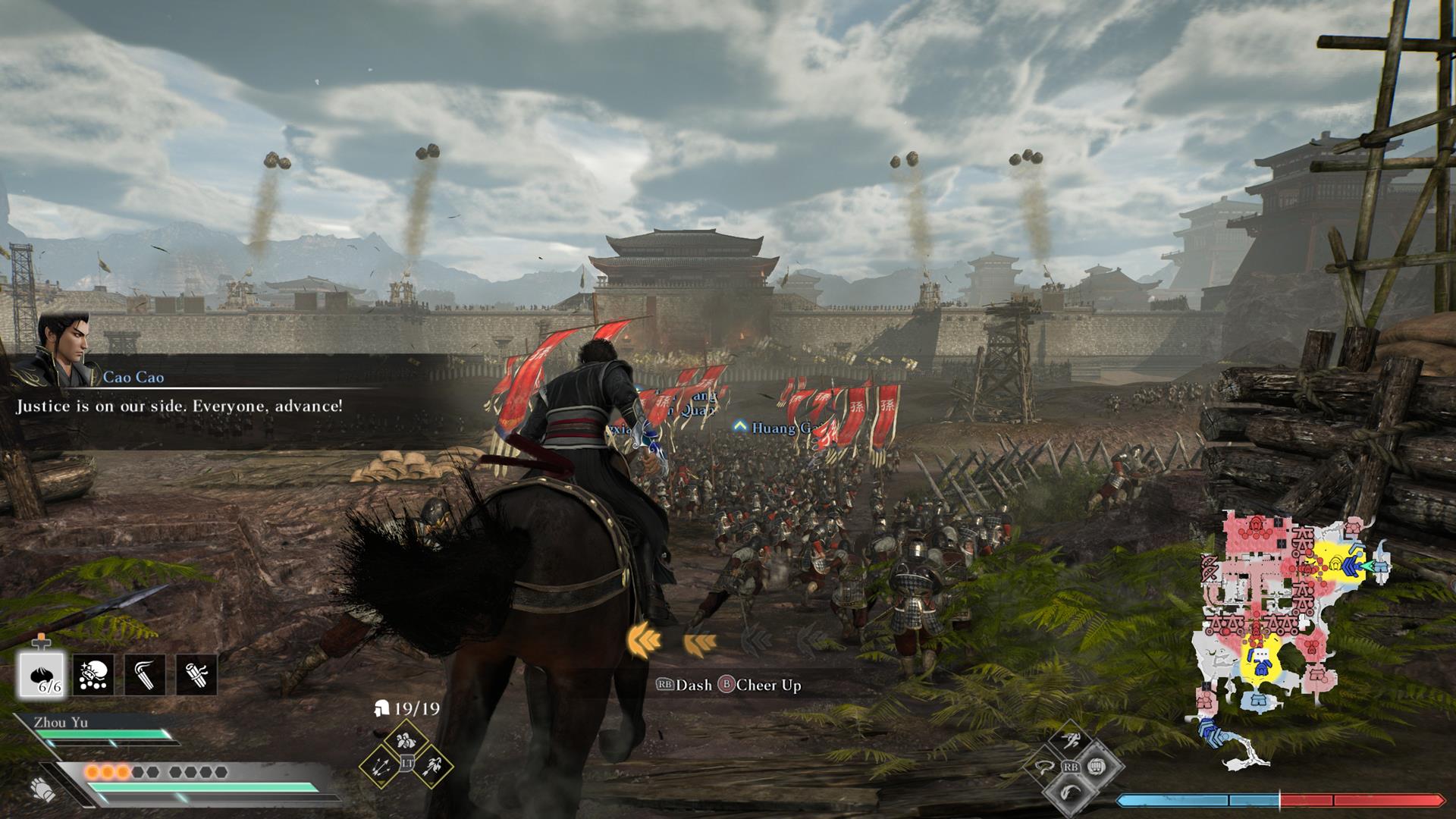Select the fist companion attack icon
Screen dimensions: 1456x819
pyautogui.click(x=1097, y=766)
